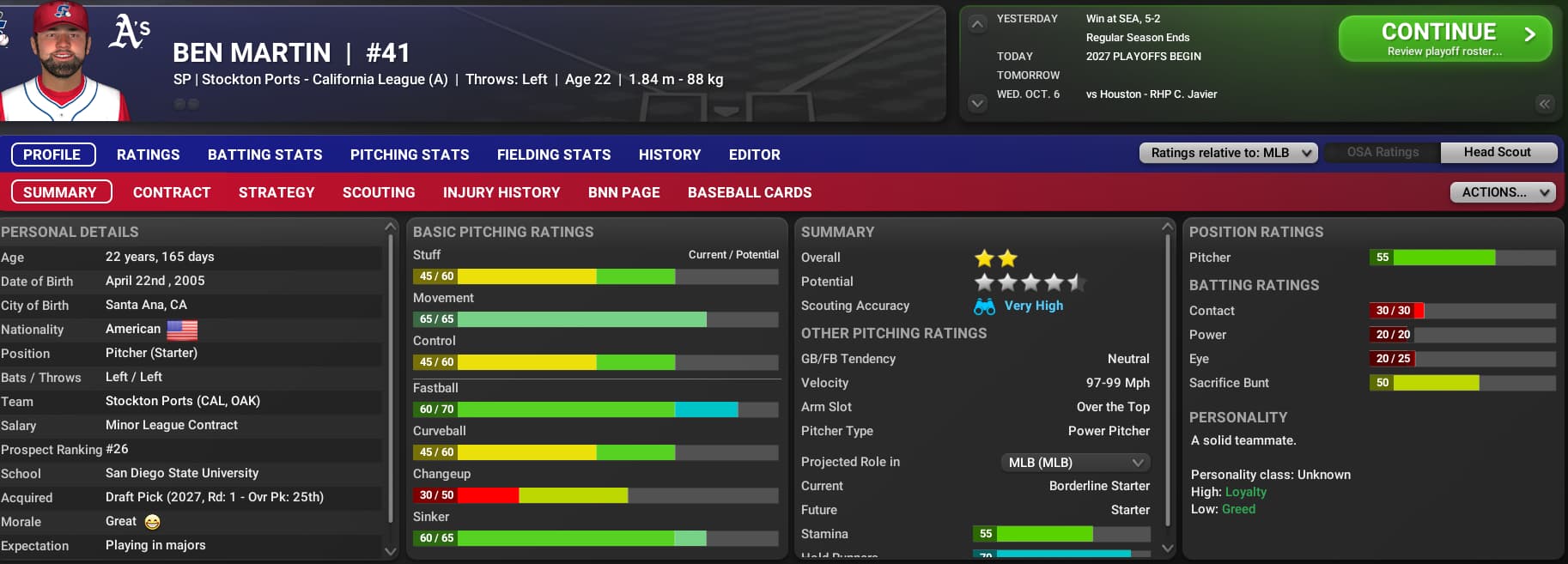Open the Contract sub-tab
The height and width of the screenshot is (564, 1568).
[x=171, y=192]
